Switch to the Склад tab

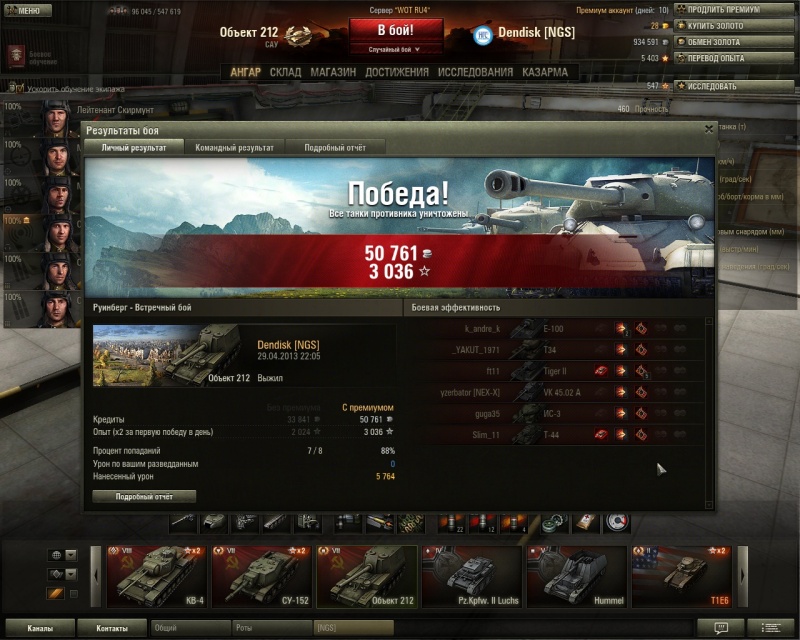click(x=285, y=72)
